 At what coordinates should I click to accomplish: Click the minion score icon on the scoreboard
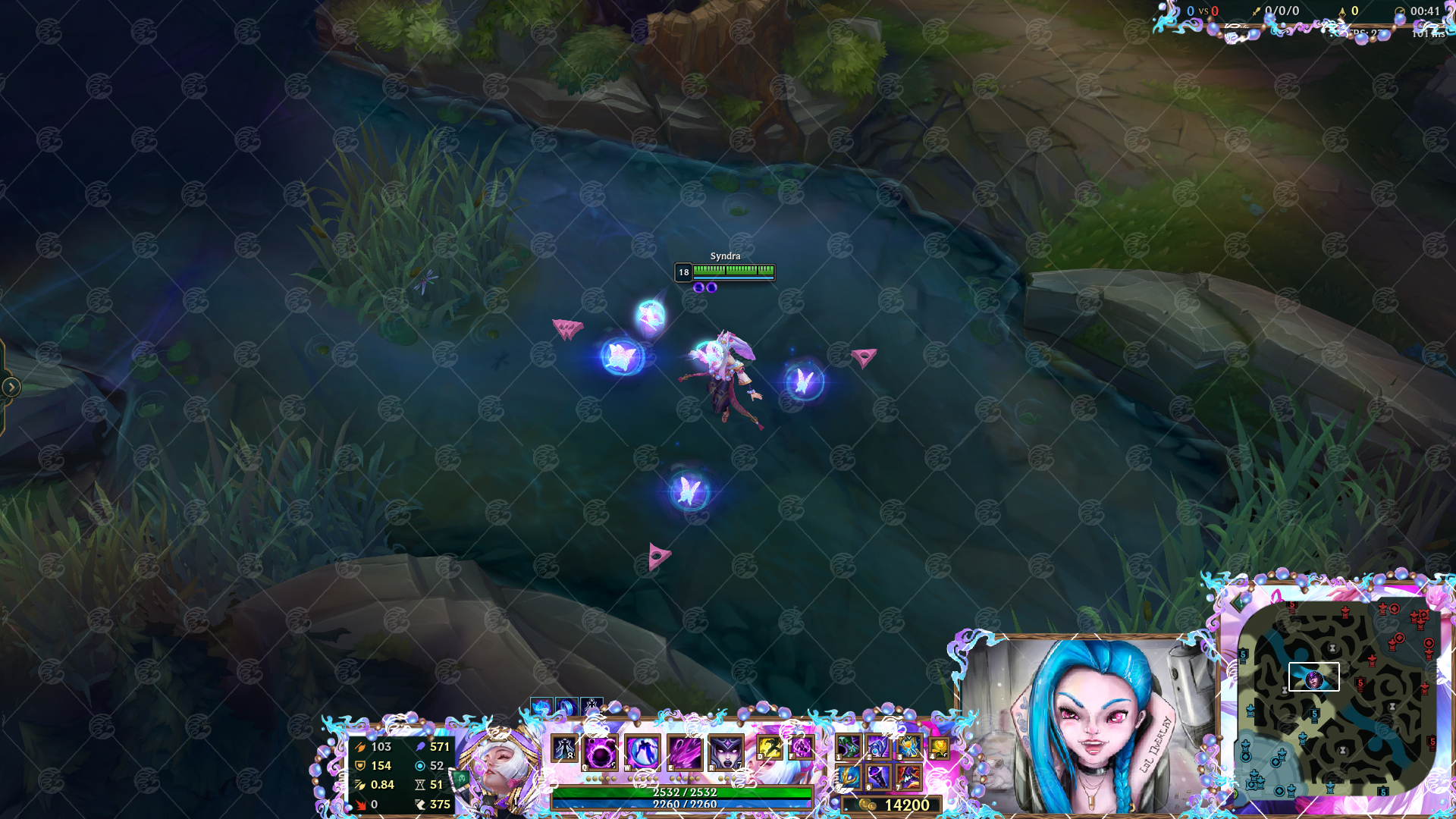point(1342,11)
